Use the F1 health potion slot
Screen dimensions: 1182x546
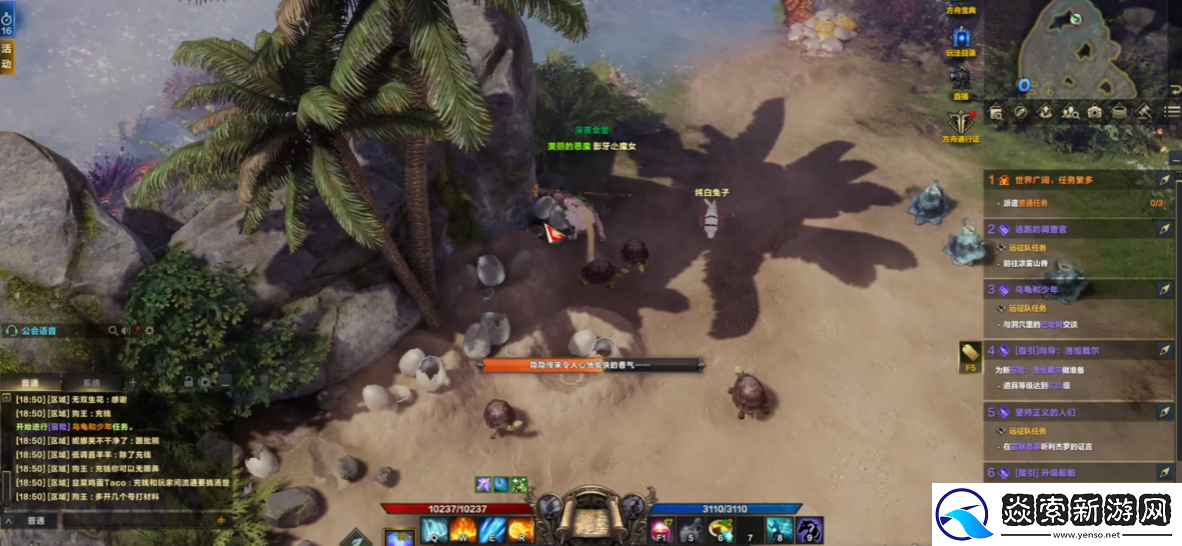(x=662, y=530)
